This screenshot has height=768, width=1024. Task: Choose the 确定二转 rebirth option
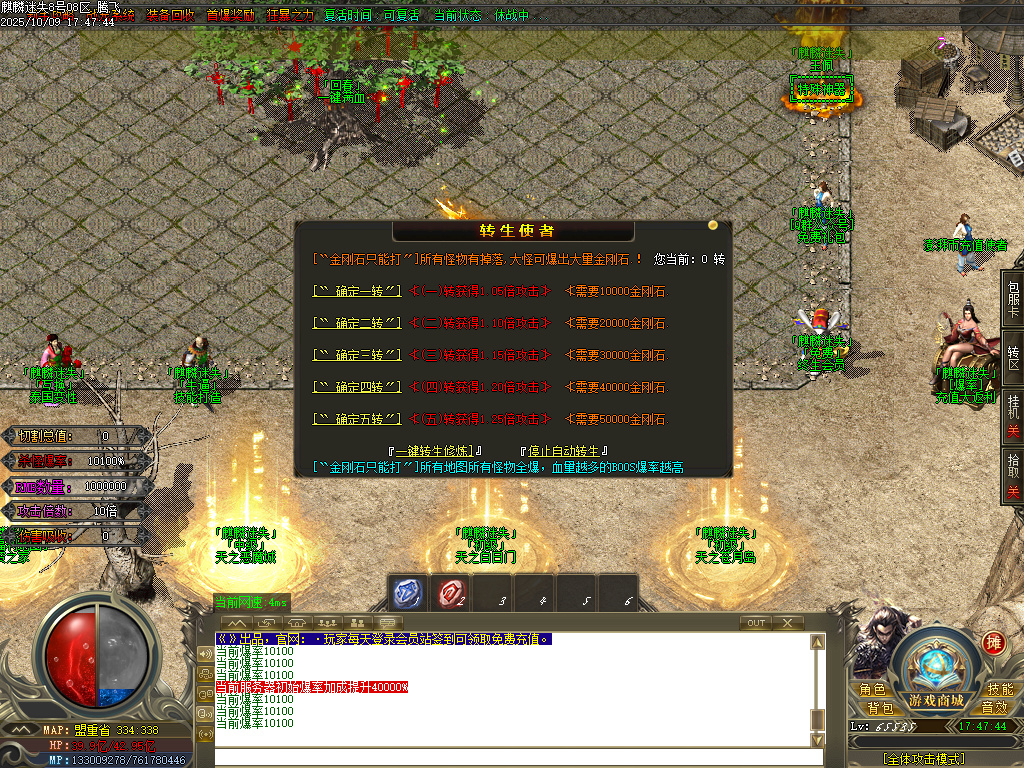click(x=357, y=324)
